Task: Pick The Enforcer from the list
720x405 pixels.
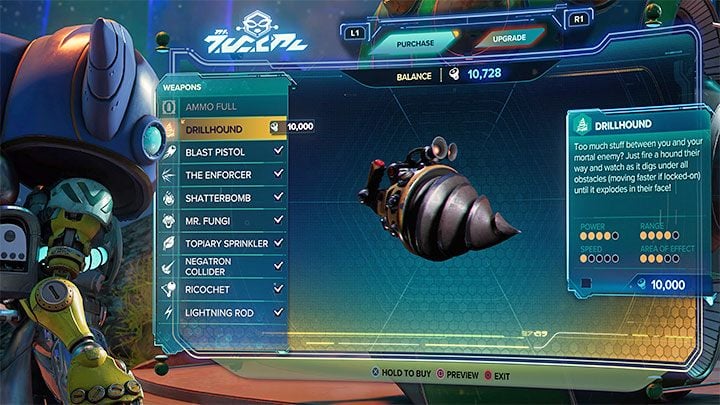Action: click(220, 174)
